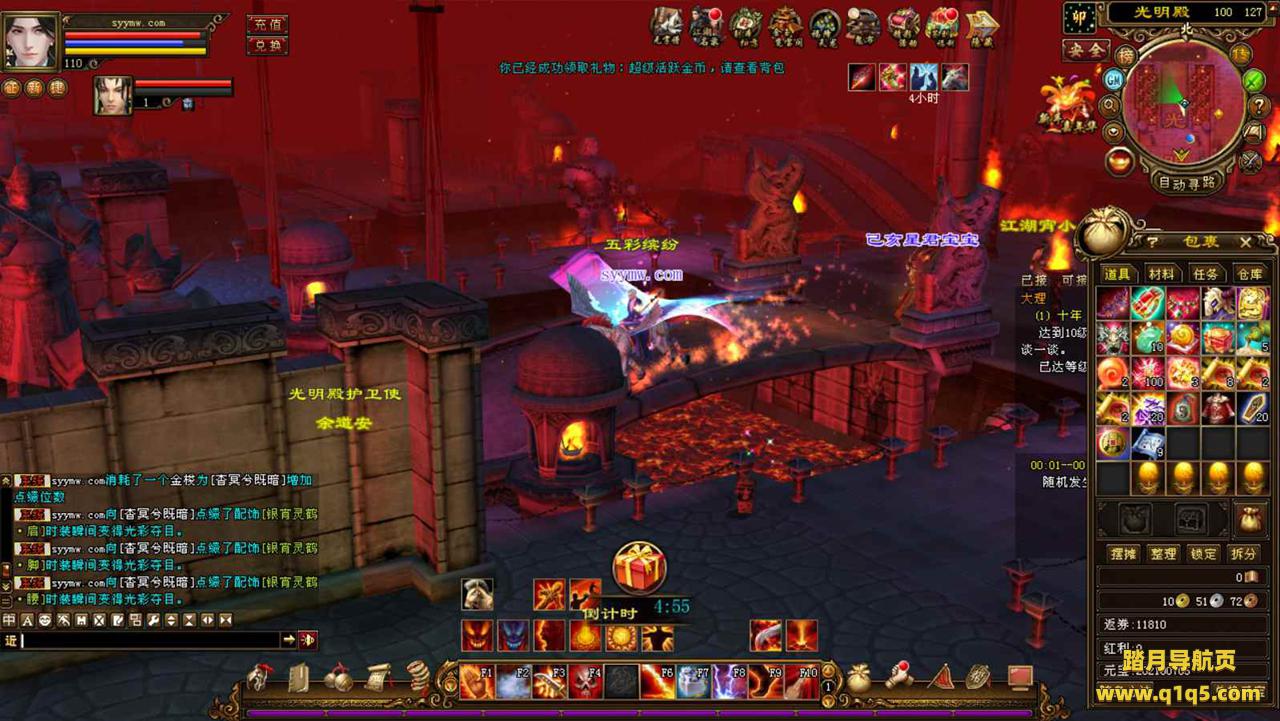The image size is (1280, 721).
Task: Click the chat input field
Action: [150, 640]
